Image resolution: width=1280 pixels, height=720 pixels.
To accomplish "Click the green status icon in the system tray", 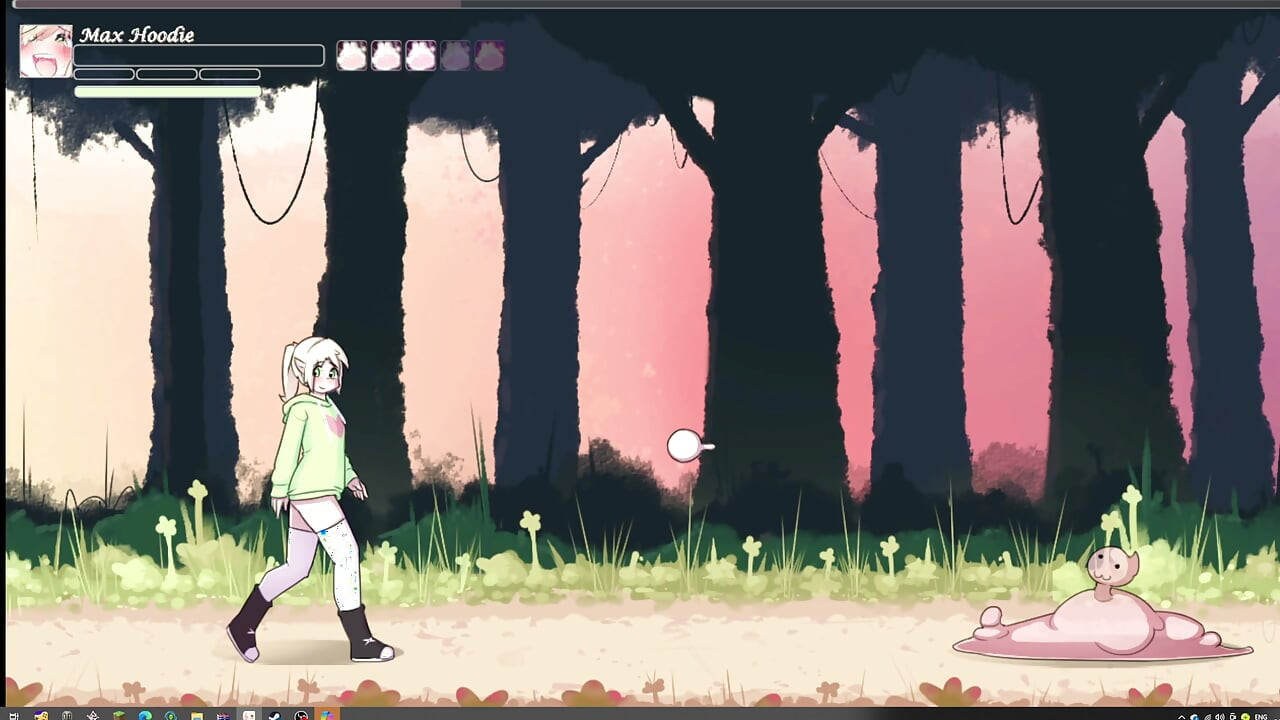I will [x=1245, y=714].
